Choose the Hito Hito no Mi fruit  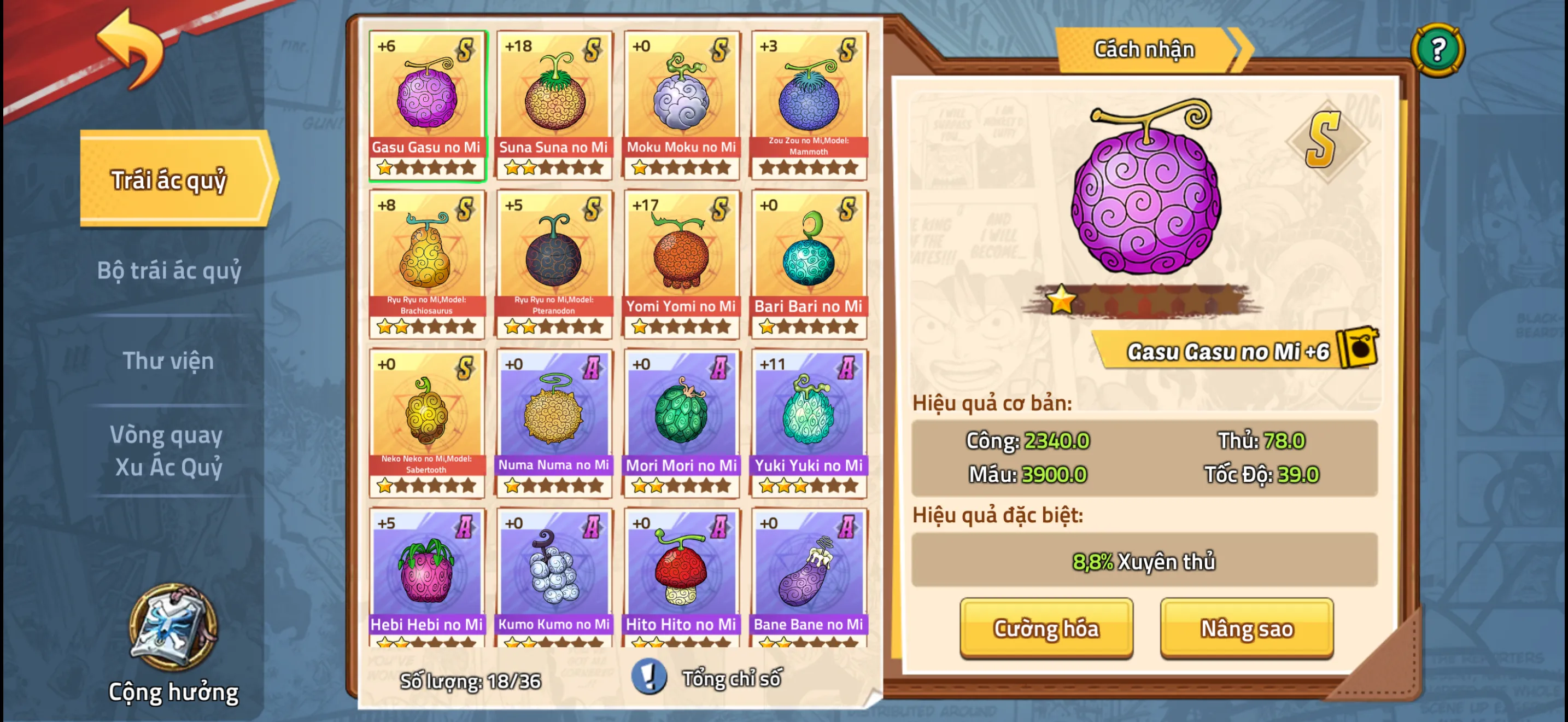point(681,577)
